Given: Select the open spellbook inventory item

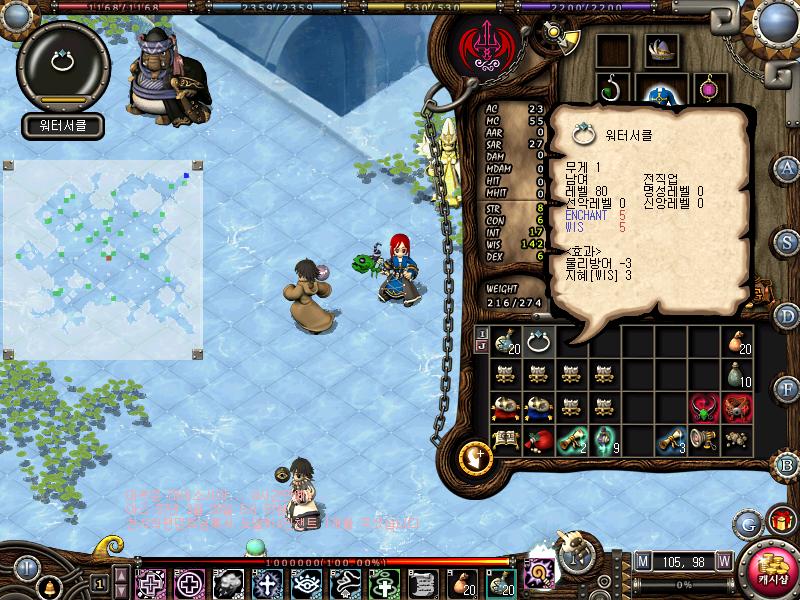Looking at the screenshot, I should point(504,440).
